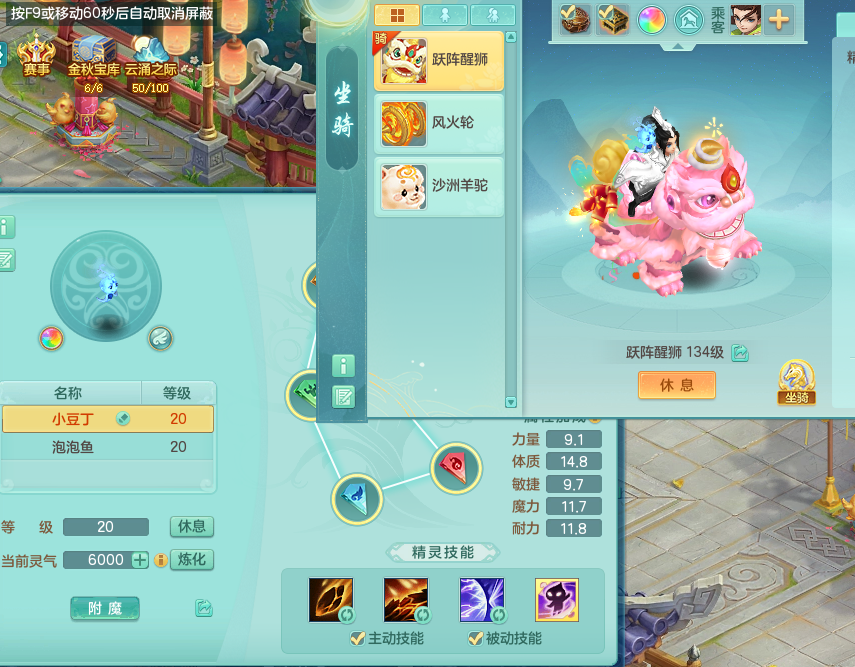Screen dimensions: 855x667
Task: Click the 炼化 refine button
Action: tap(192, 559)
